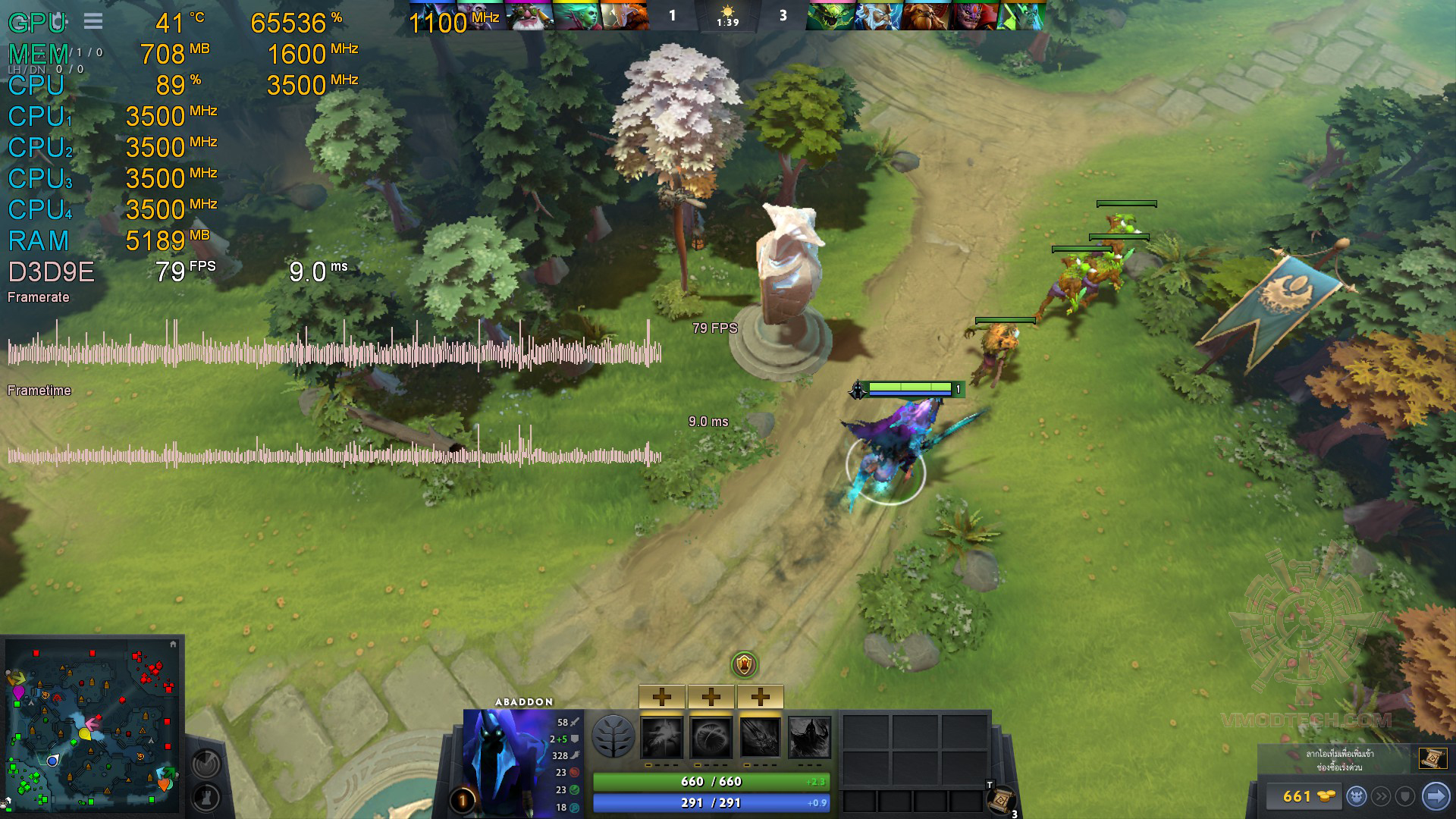Click the glyph shield icon above abilities
The width and height of the screenshot is (1456, 819).
pos(745,665)
